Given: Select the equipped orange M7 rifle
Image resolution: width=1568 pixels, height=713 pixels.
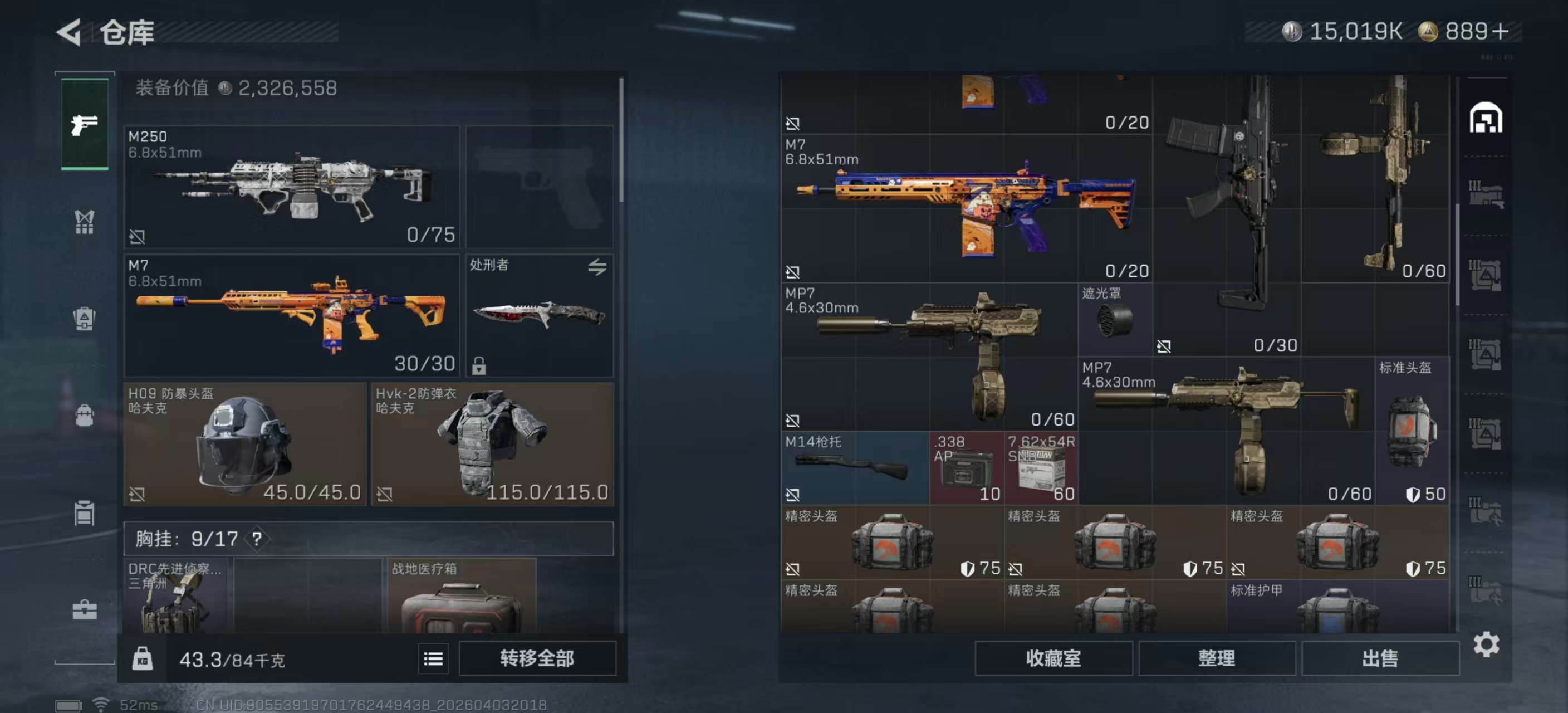Looking at the screenshot, I should 292,315.
